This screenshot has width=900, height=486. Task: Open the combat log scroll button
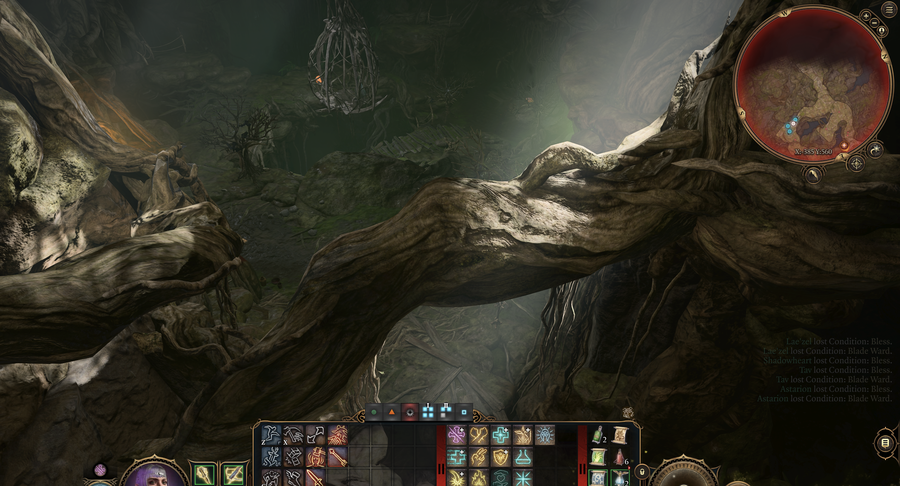click(884, 443)
